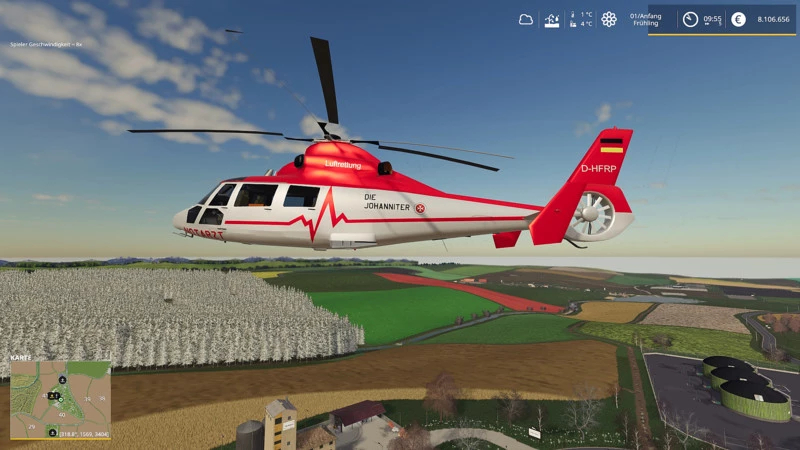Open the KARTE minimap

(60, 400)
